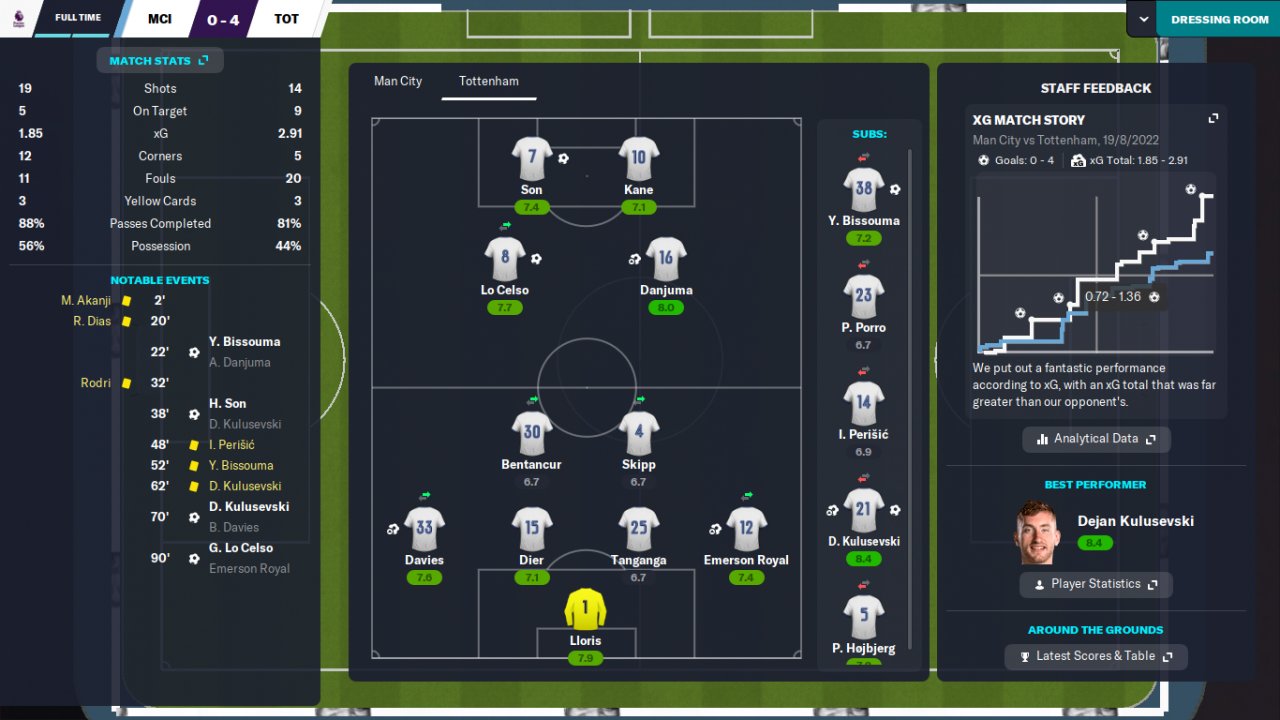Open the Match Stats panel
This screenshot has height=720, width=1280.
pos(159,61)
